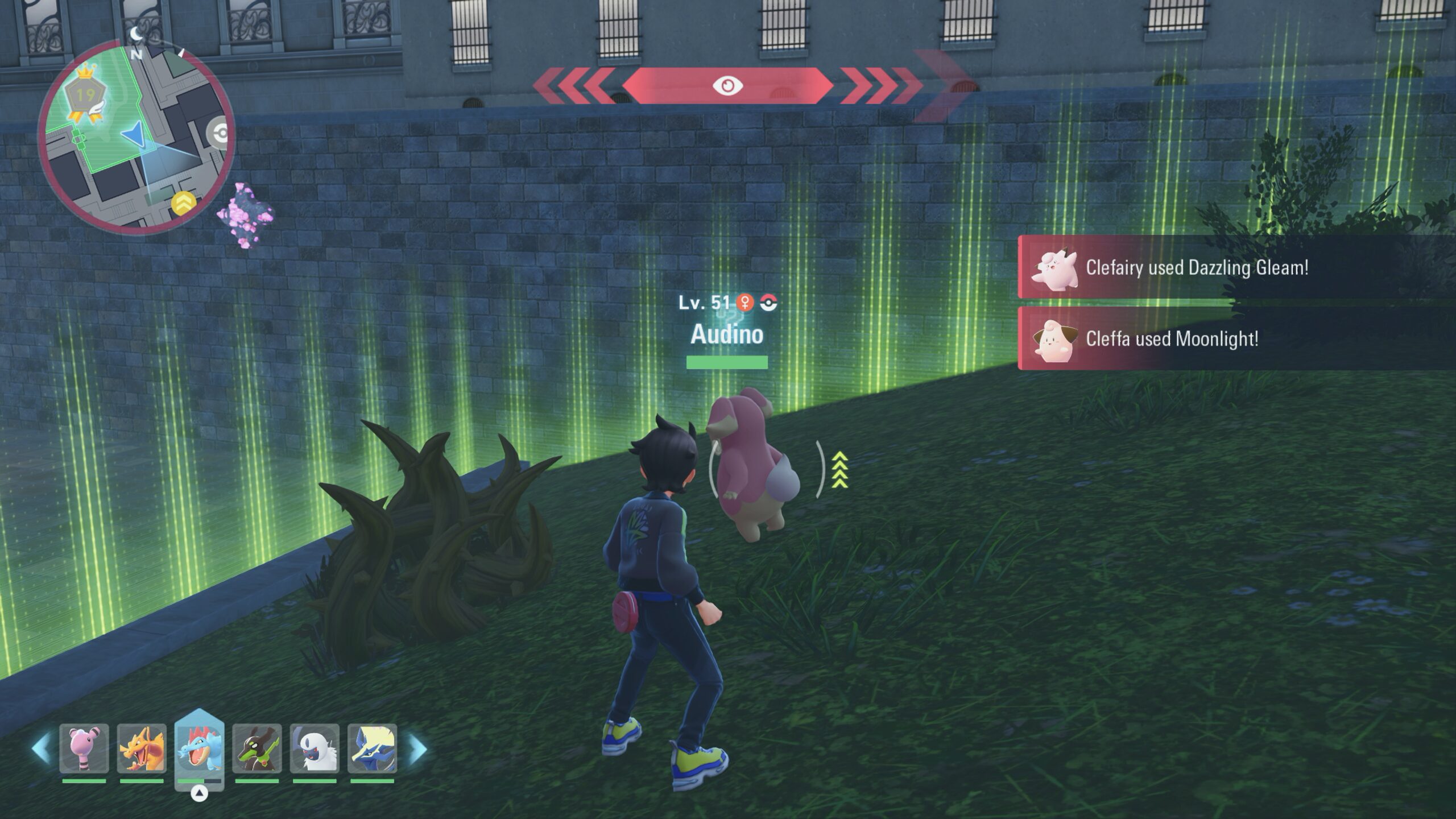Select Charizard in the party bar
This screenshot has width=1456, height=819.
142,748
